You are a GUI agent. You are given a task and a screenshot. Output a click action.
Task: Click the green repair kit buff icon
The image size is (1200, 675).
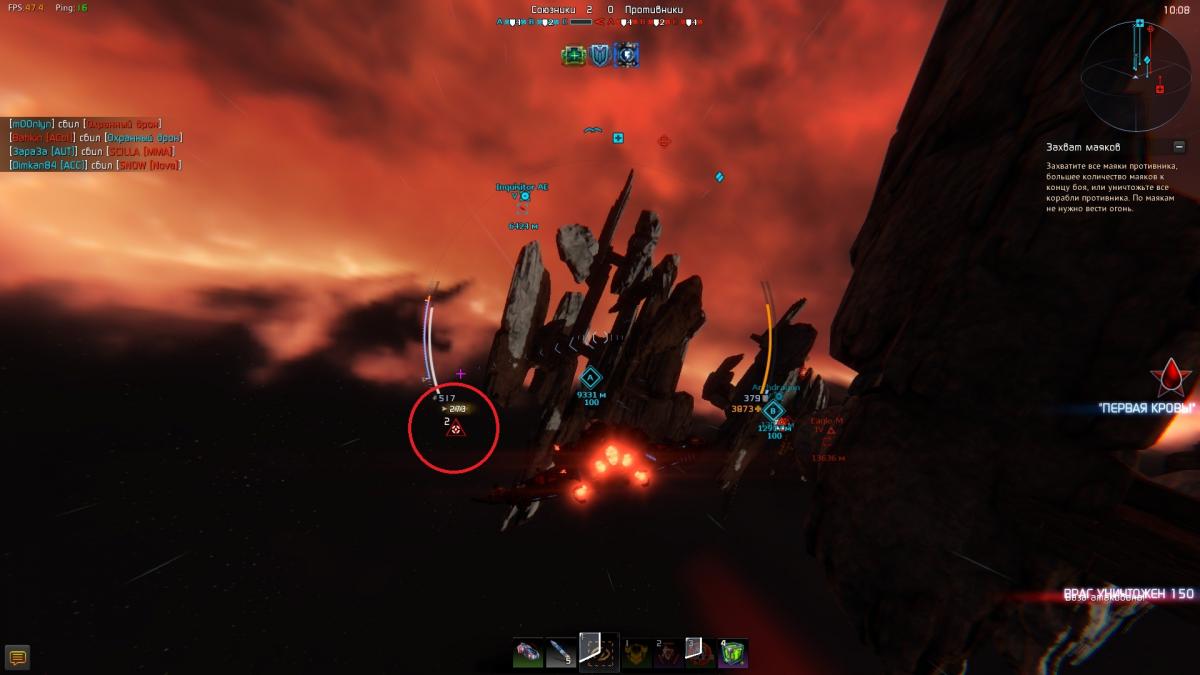[x=574, y=55]
